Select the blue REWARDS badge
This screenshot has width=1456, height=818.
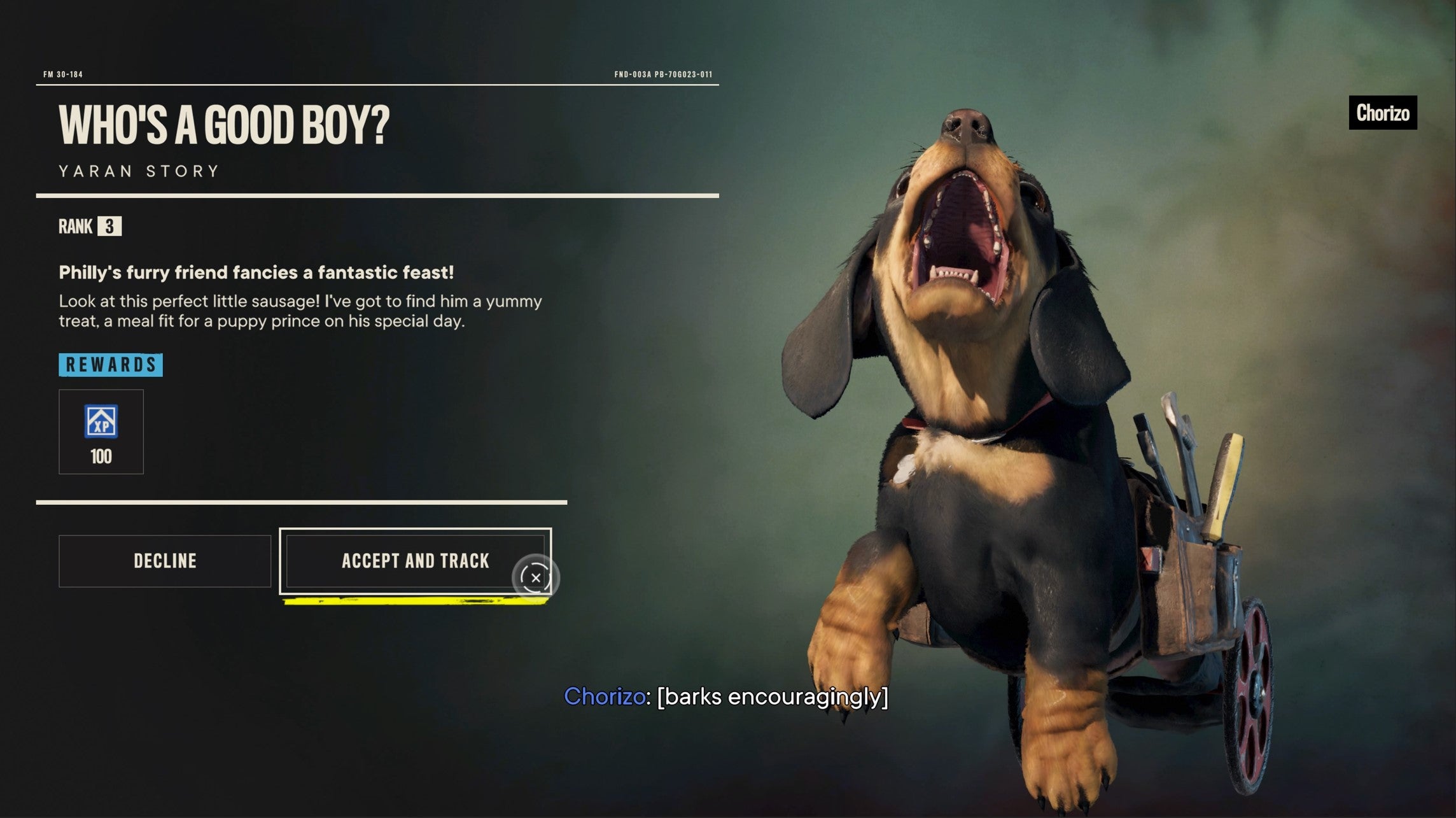[x=111, y=365]
